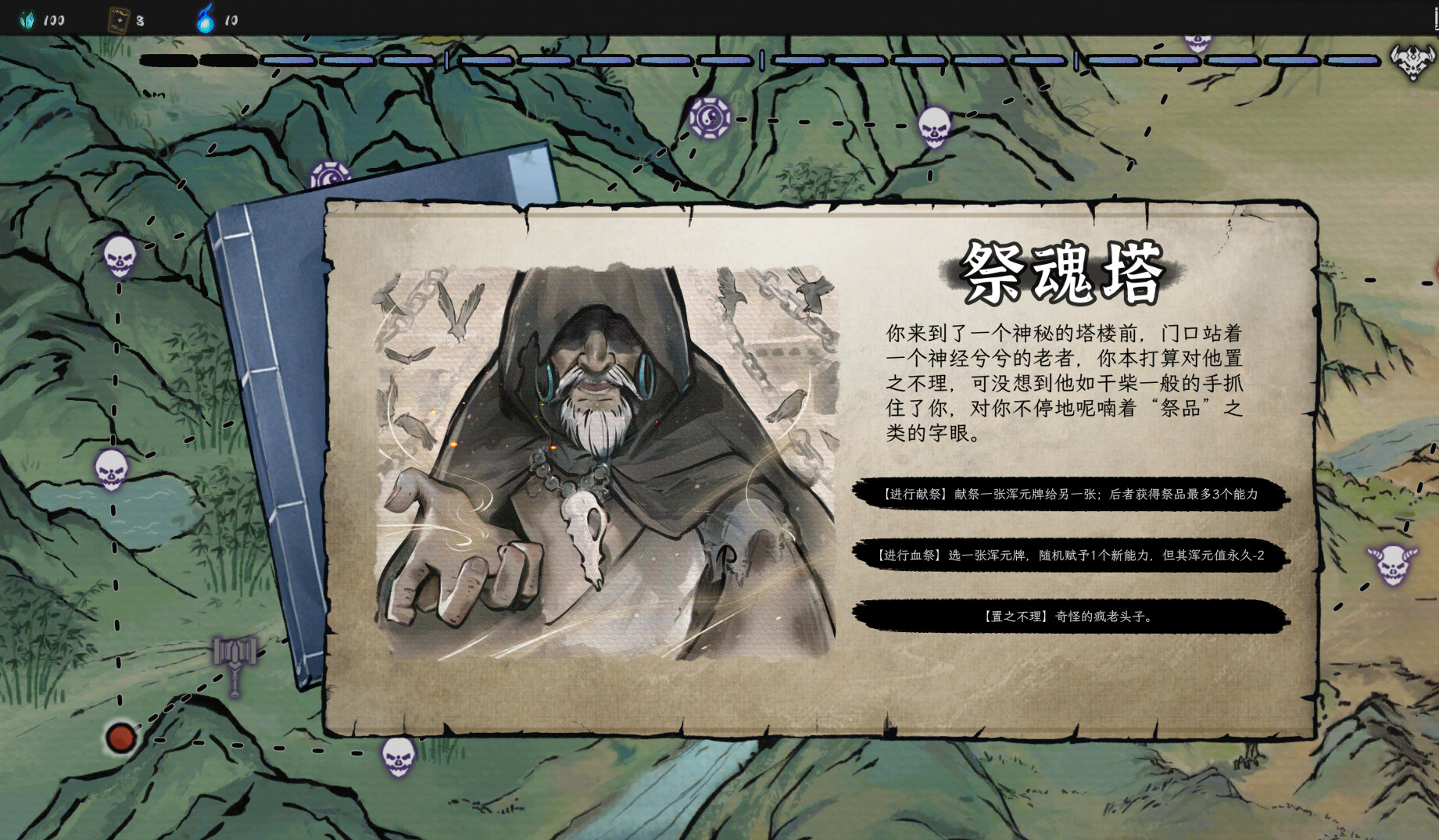Screen dimensions: 1439x840
Task: Select 【置之不理】 to ignore the old man
Action: tap(1069, 617)
